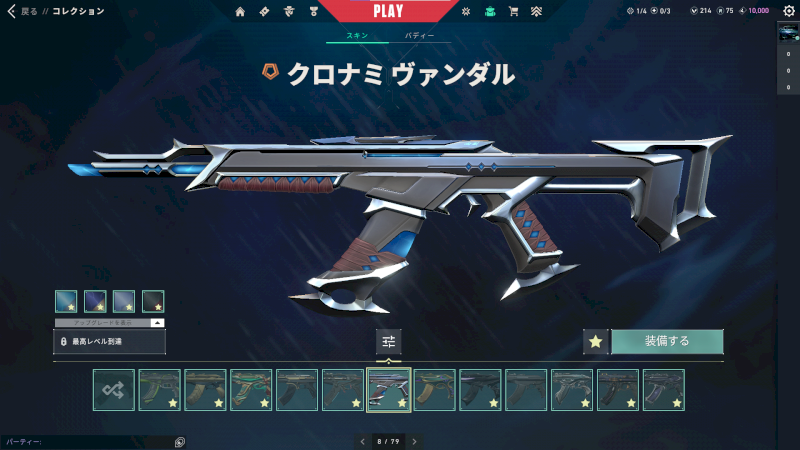Click the party invite icon near パーティー
The width and height of the screenshot is (800, 450).
coord(180,441)
